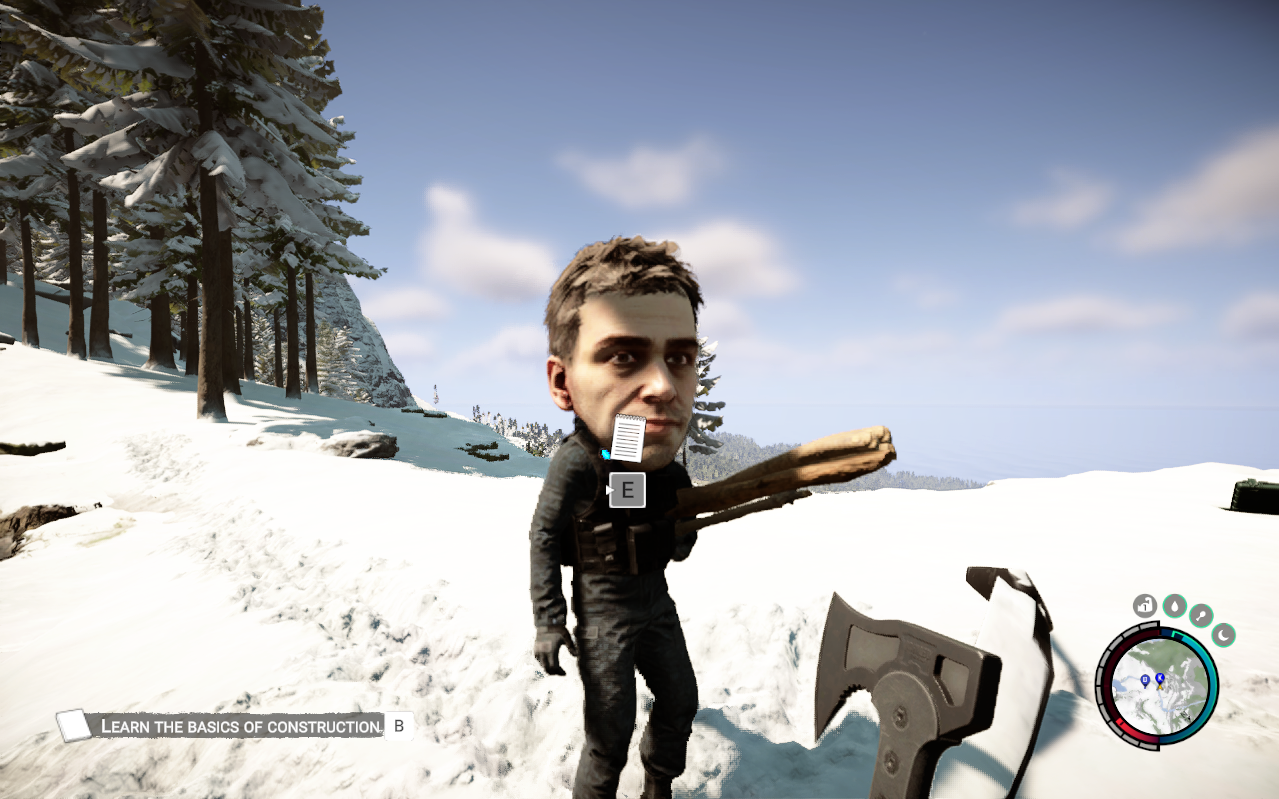Click the book icon beside the objective text

point(74,726)
